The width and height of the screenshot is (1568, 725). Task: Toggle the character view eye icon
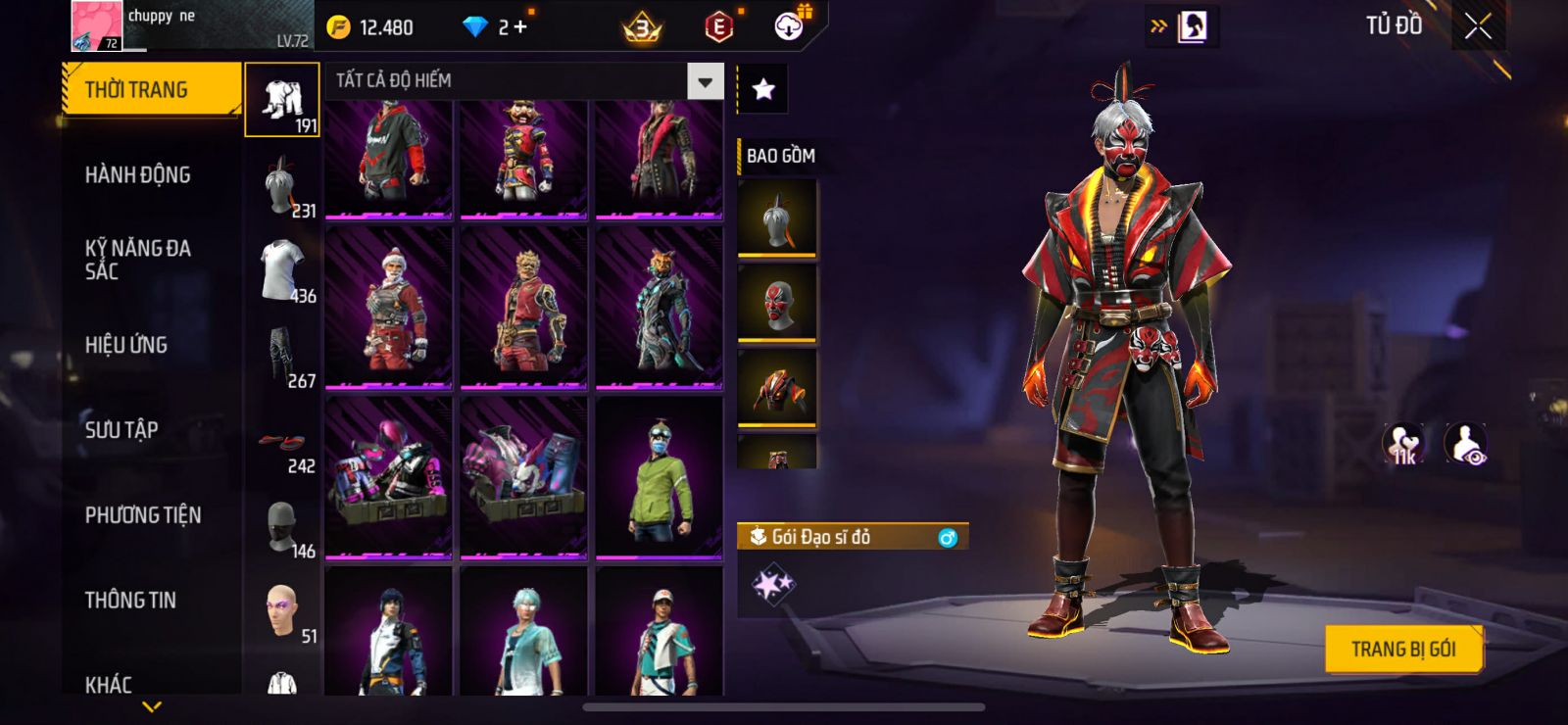(1466, 444)
